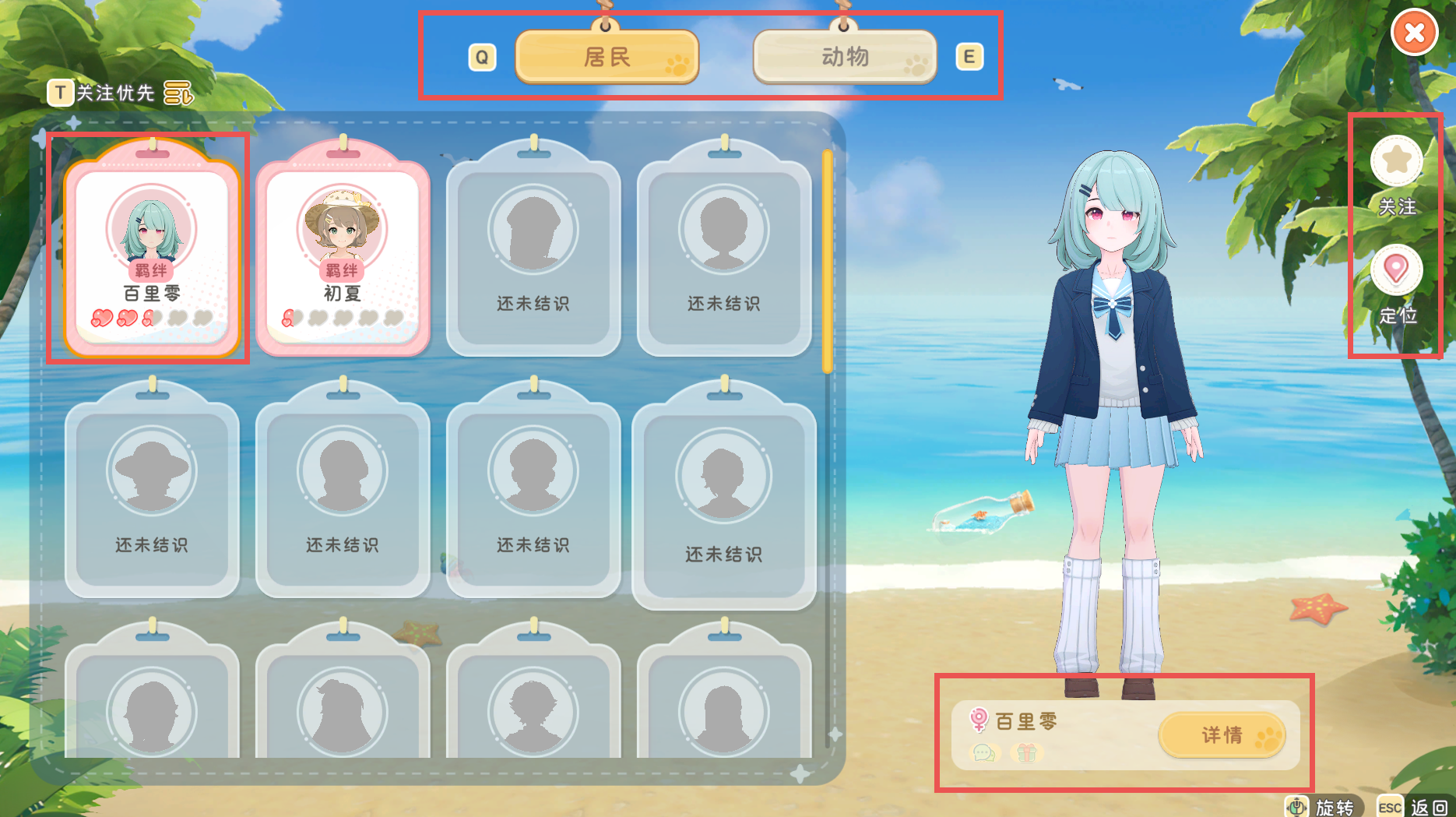Click the gift icon to send 百里零 a present
This screenshot has height=817, width=1456.
pos(1027,754)
